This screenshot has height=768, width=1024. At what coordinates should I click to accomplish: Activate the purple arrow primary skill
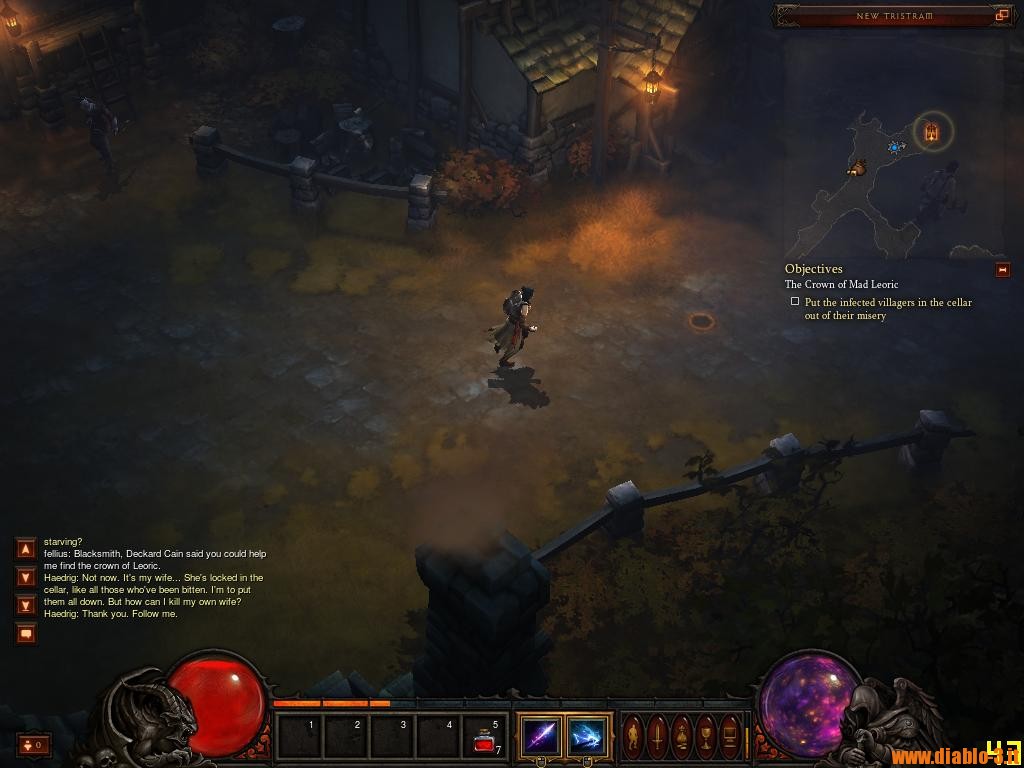(541, 737)
